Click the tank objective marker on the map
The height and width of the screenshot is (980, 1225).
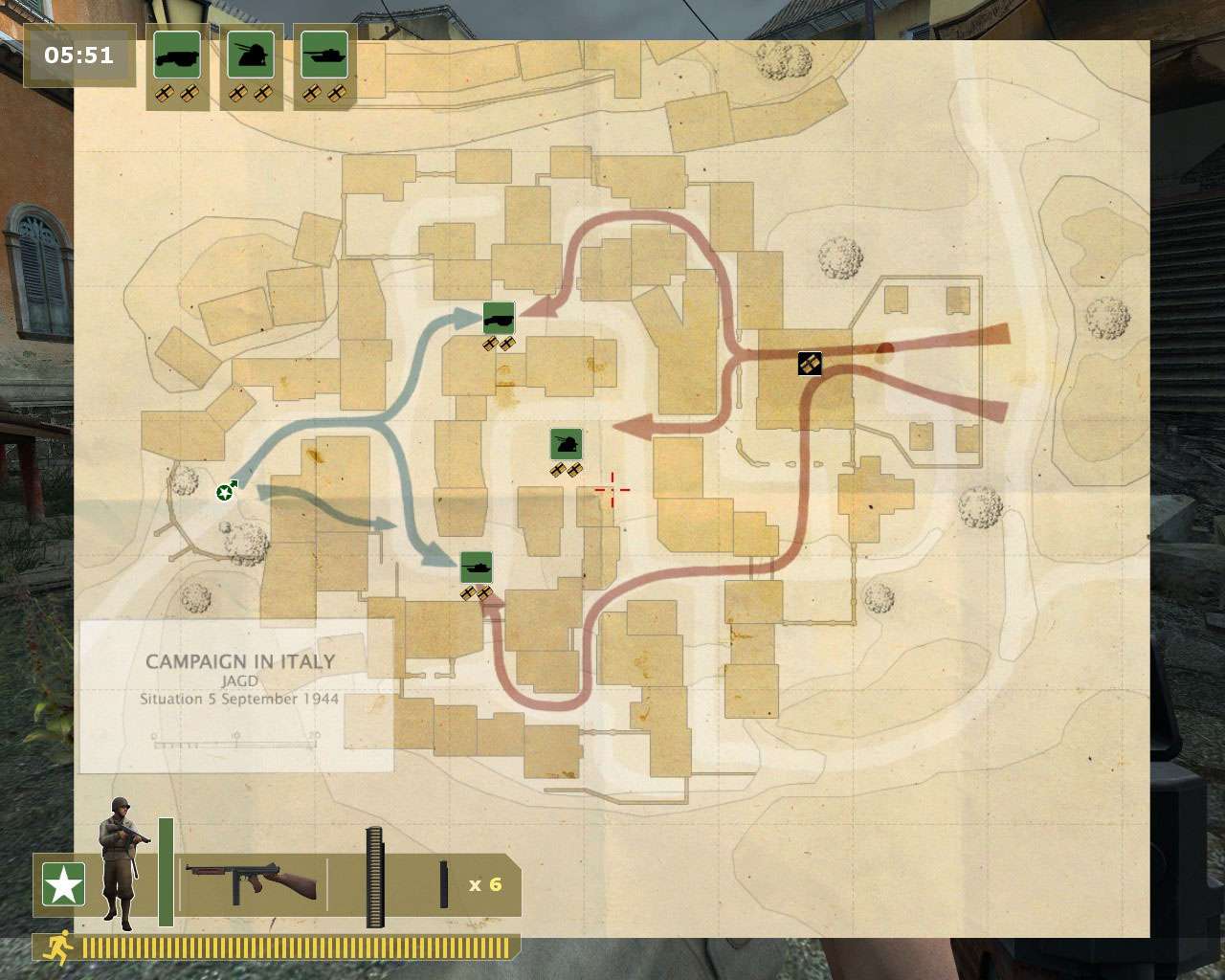click(477, 568)
